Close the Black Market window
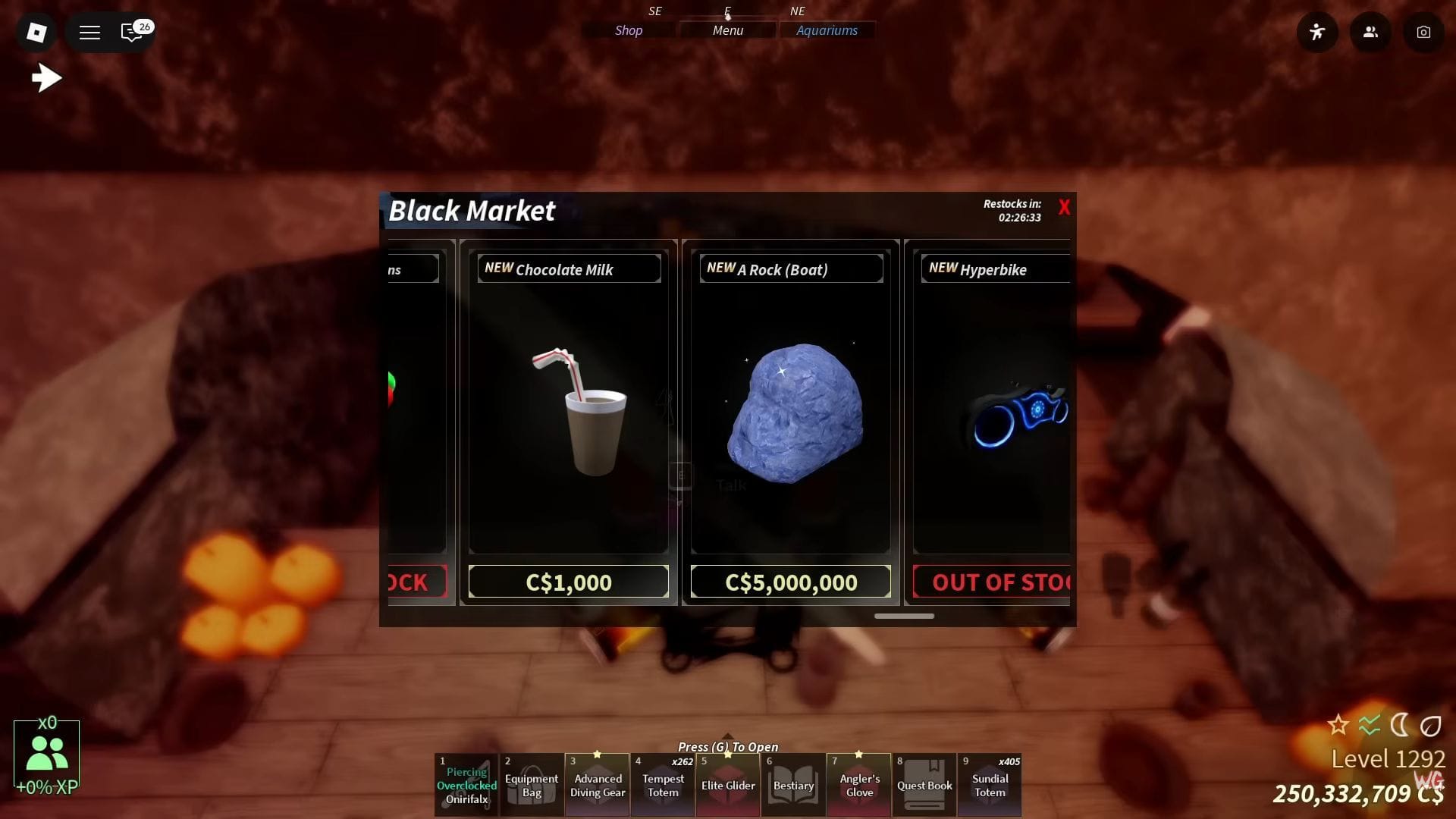1456x819 pixels. [1064, 208]
